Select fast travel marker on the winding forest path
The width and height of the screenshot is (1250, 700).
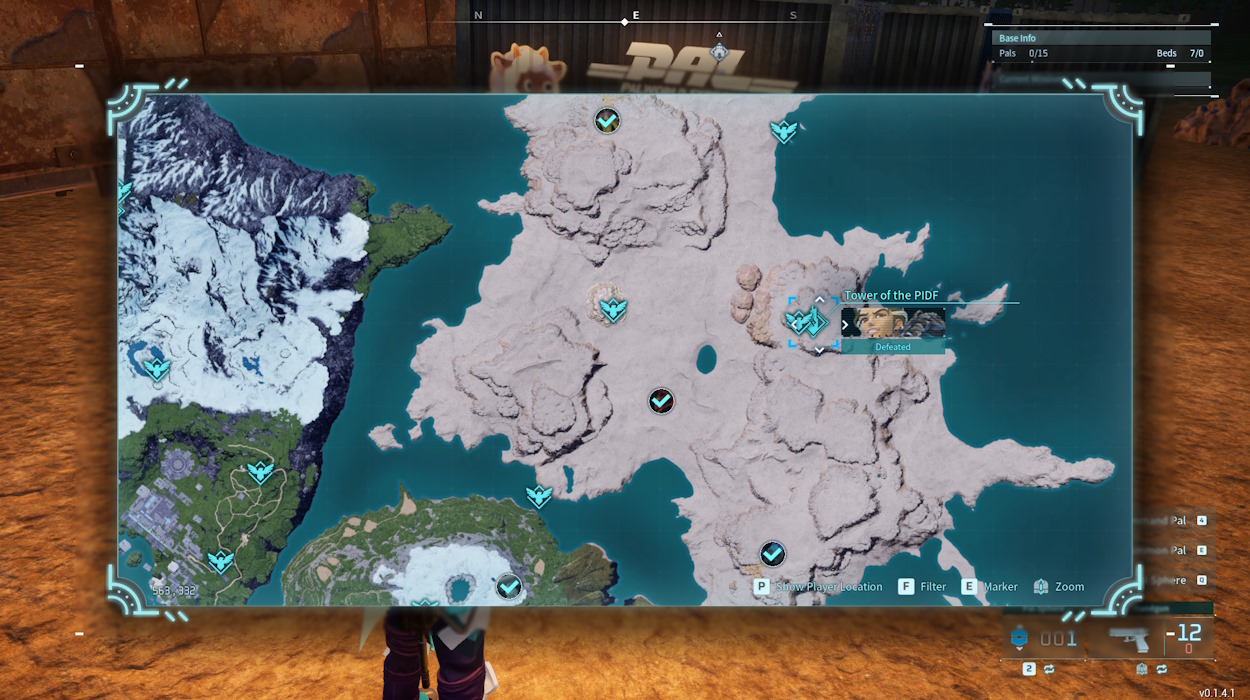(x=261, y=471)
